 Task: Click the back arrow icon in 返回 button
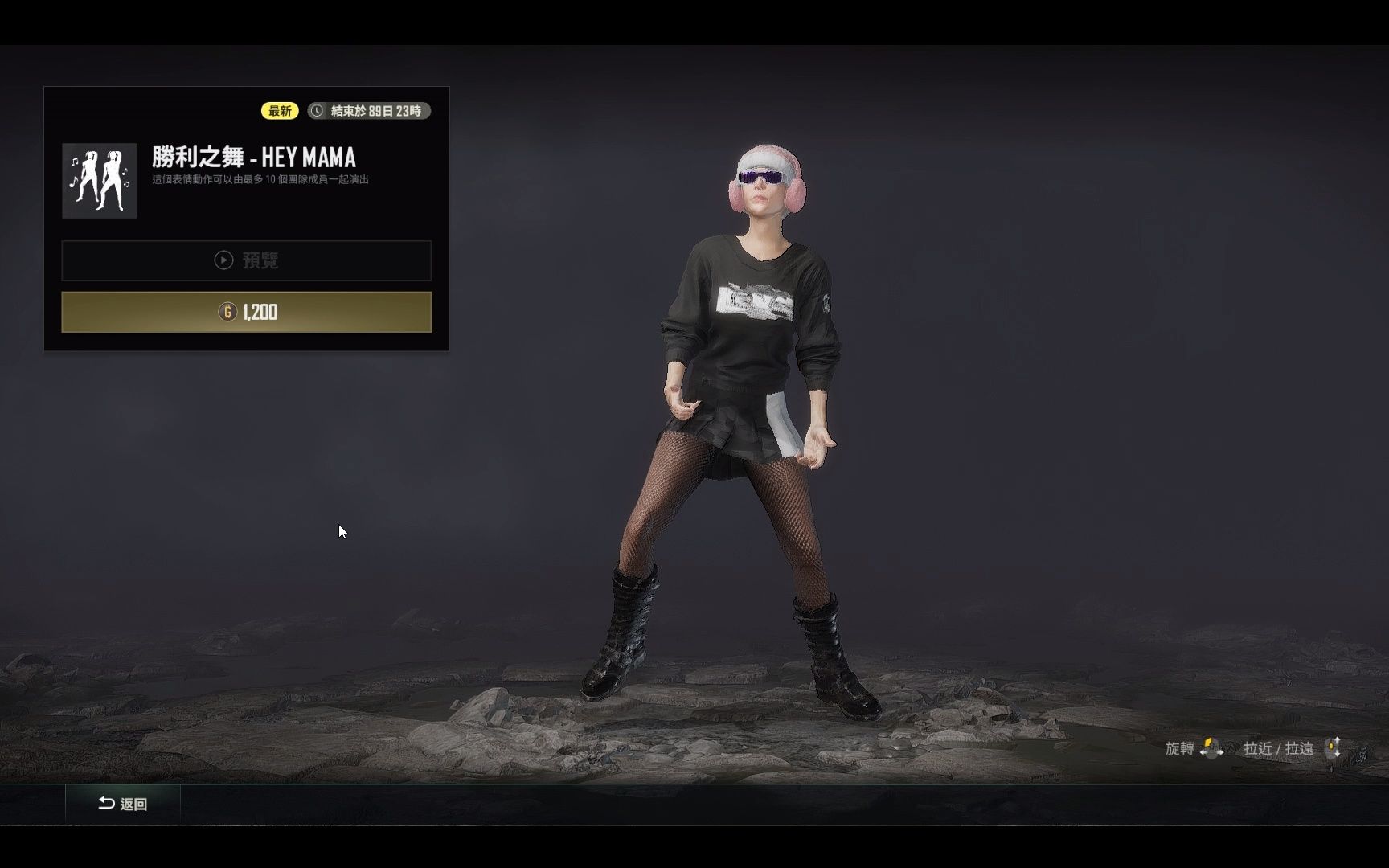tap(107, 804)
